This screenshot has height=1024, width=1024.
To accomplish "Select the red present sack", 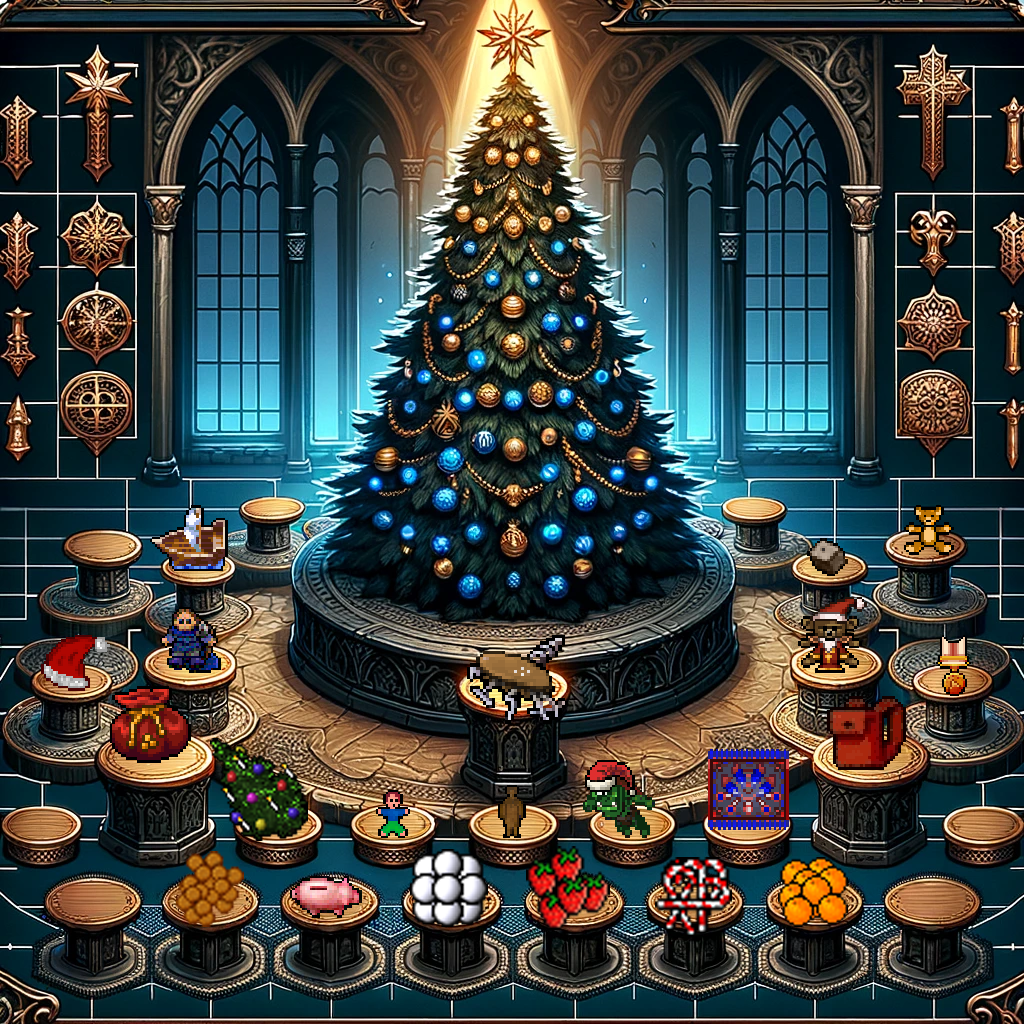I will 149,725.
